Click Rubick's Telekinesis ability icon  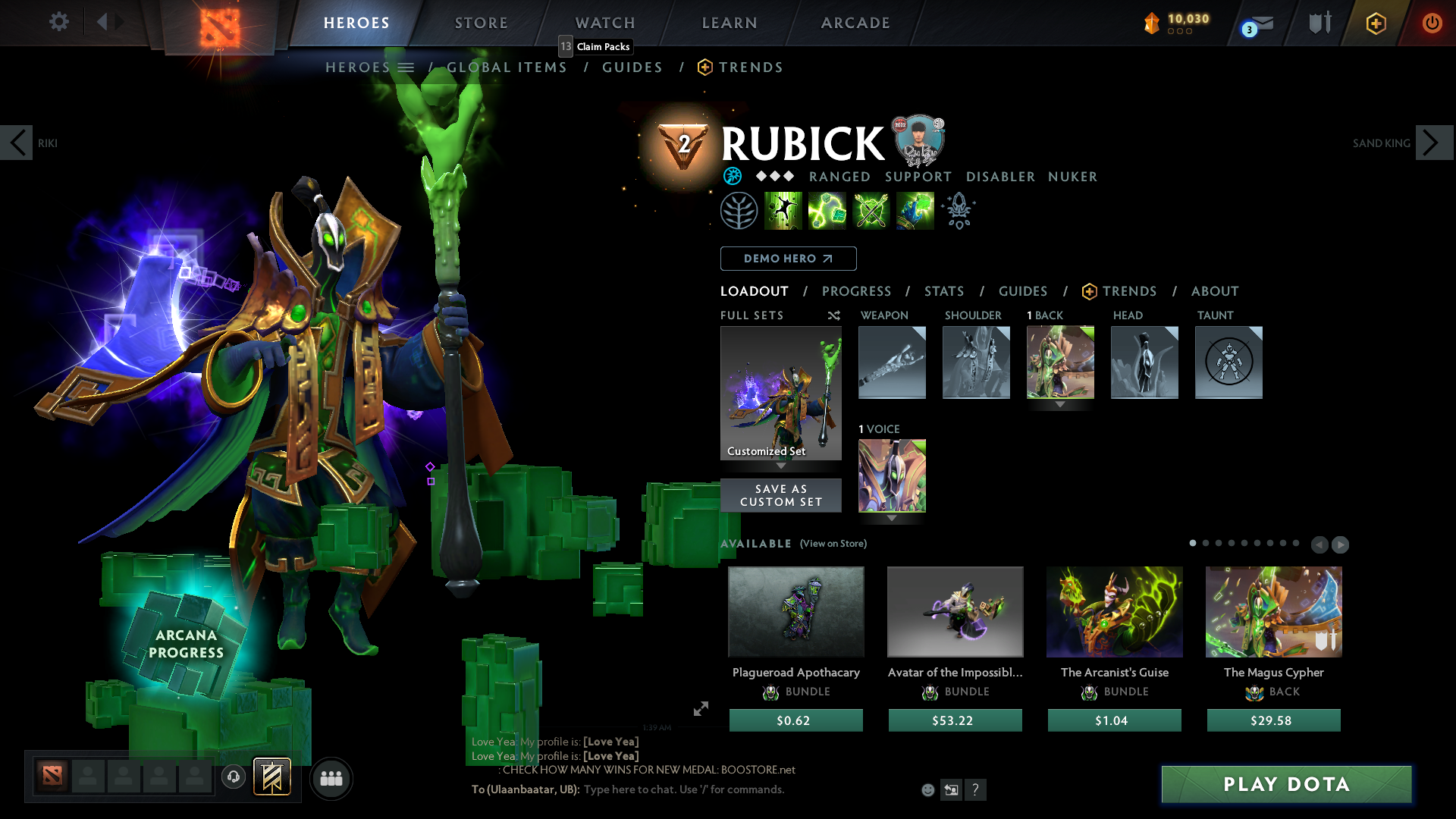pos(783,210)
